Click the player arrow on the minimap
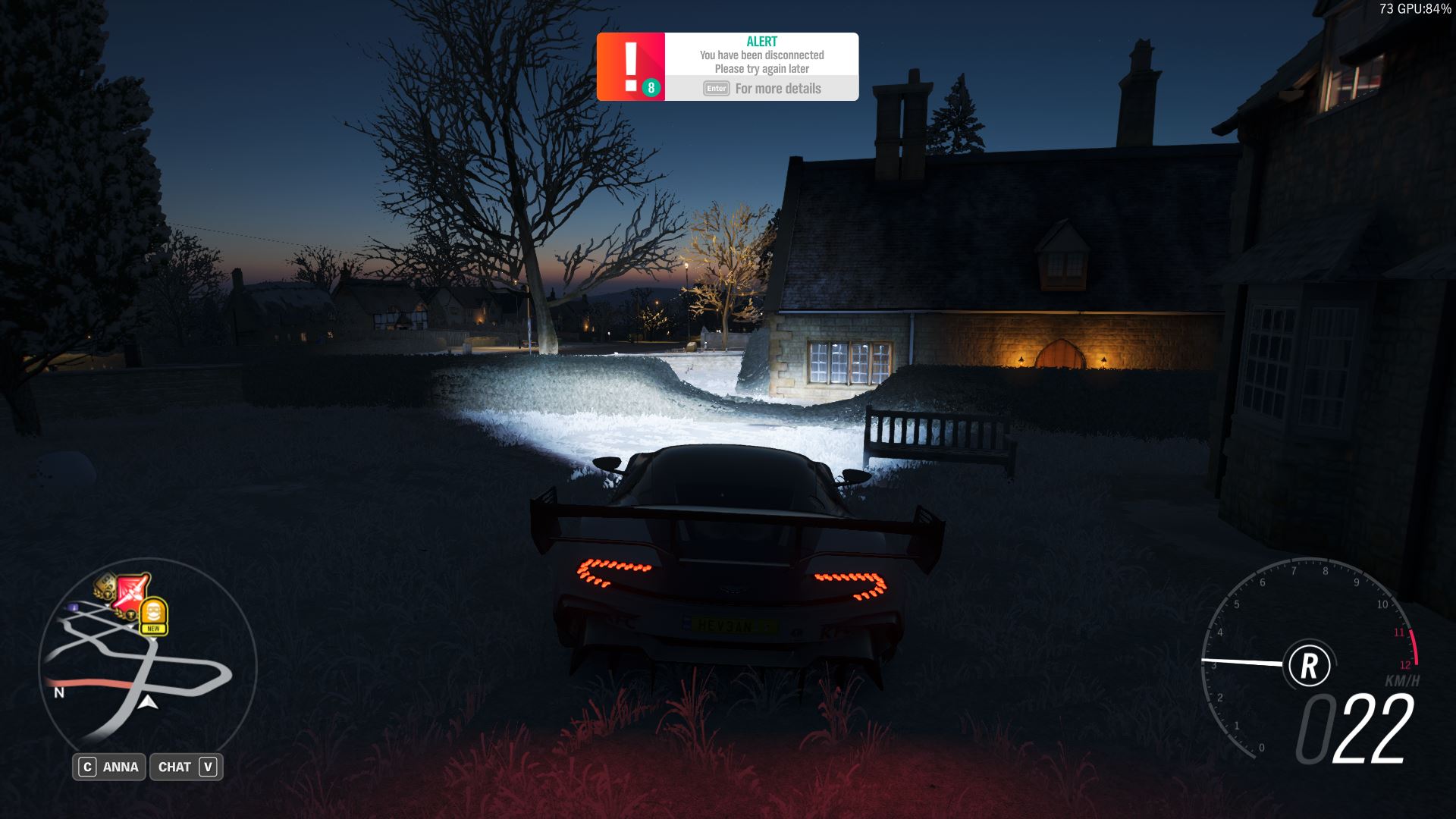Screen dimensions: 1456x819 (149, 704)
